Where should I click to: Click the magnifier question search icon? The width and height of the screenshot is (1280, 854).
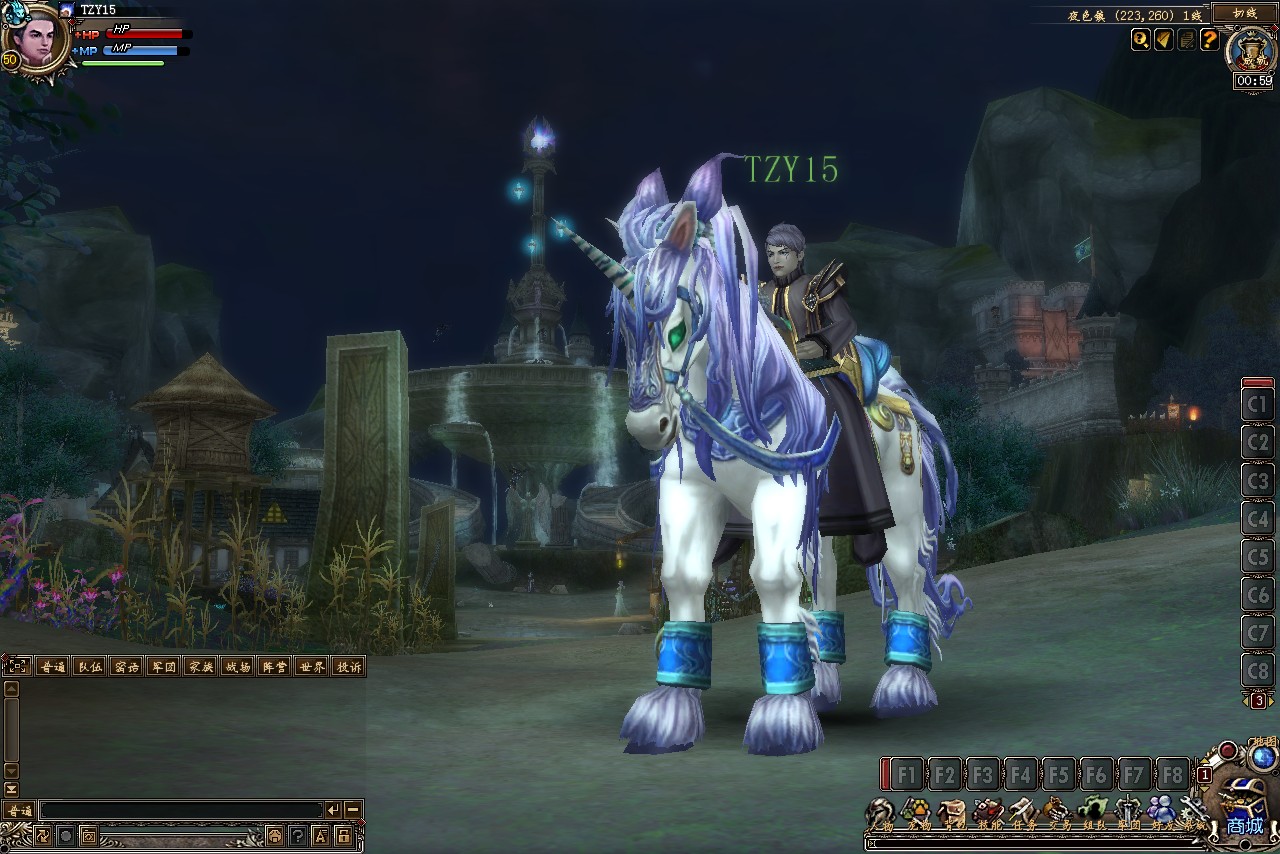point(1141,39)
